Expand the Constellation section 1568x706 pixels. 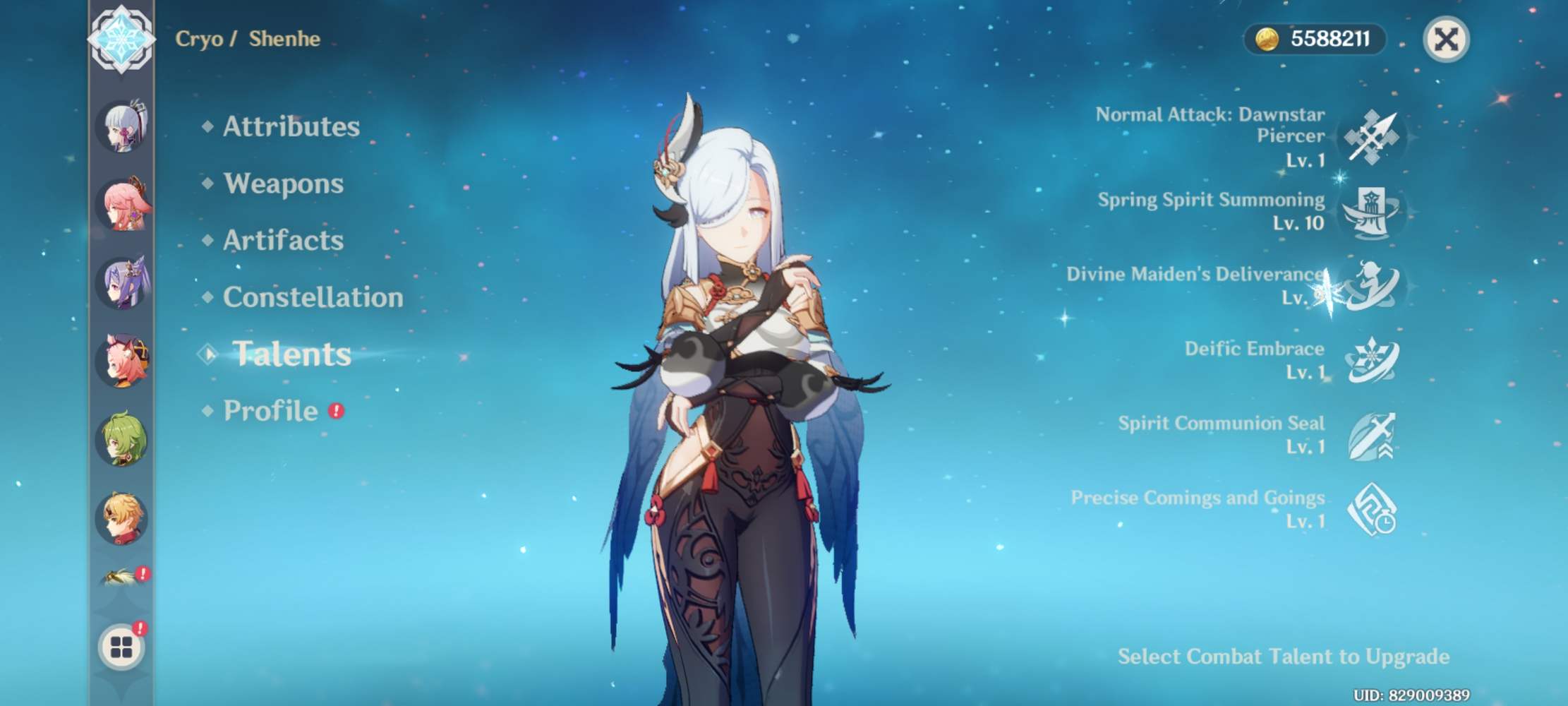tap(313, 298)
